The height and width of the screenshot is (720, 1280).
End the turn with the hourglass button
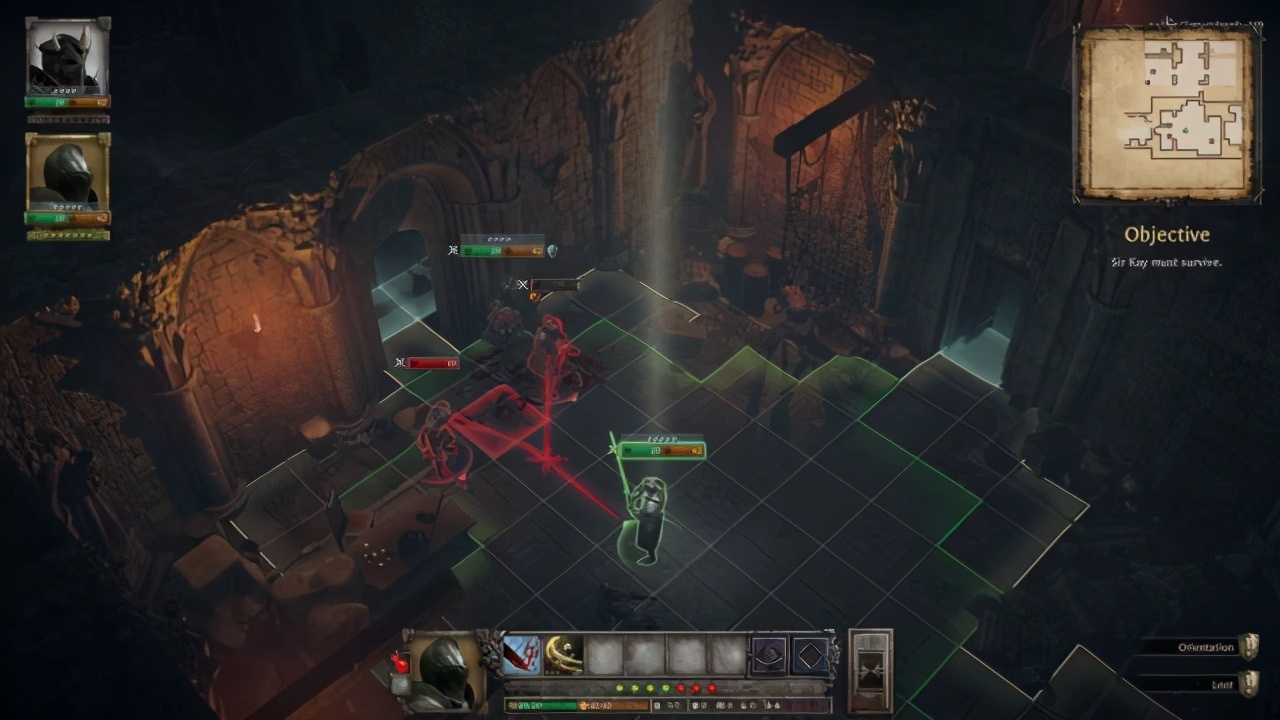pos(870,670)
